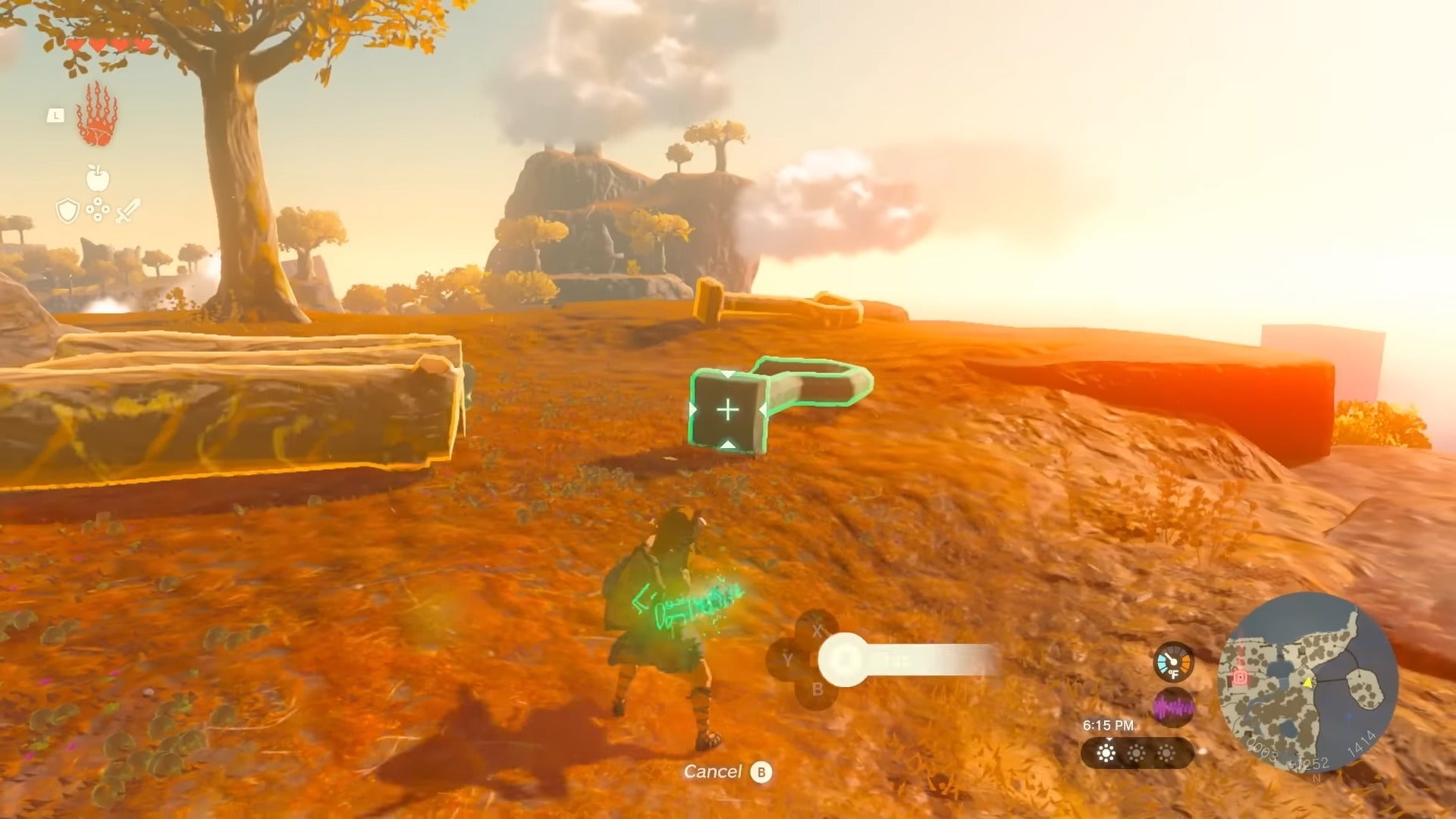This screenshot has height=819, width=1456.
Task: Expand the weather forecast bar
Action: pos(1138,753)
